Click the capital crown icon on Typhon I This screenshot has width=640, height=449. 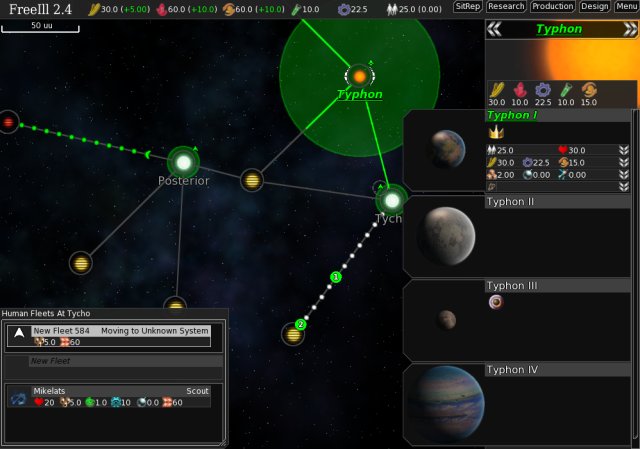click(494, 133)
